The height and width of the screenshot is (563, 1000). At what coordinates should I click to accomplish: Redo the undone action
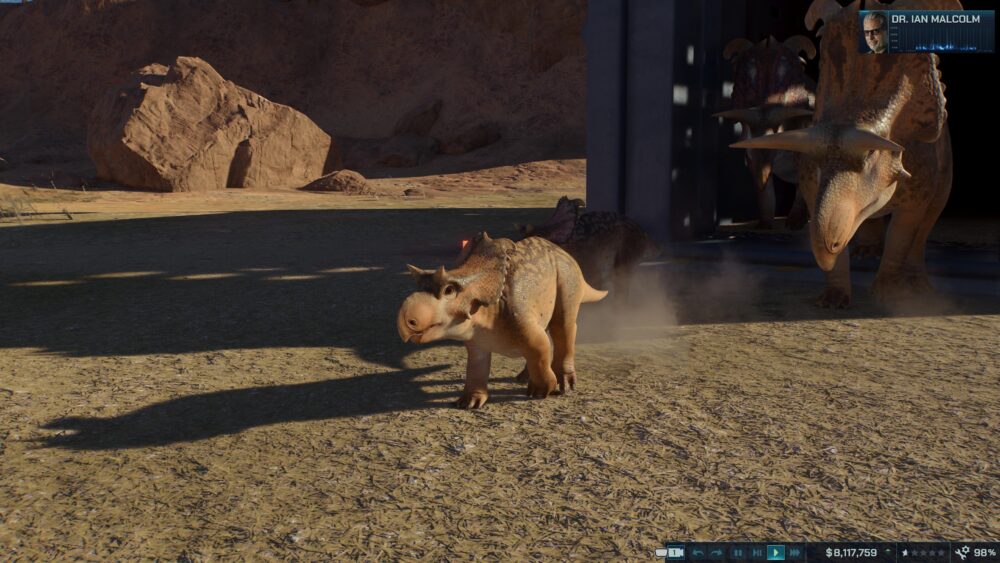[x=717, y=553]
